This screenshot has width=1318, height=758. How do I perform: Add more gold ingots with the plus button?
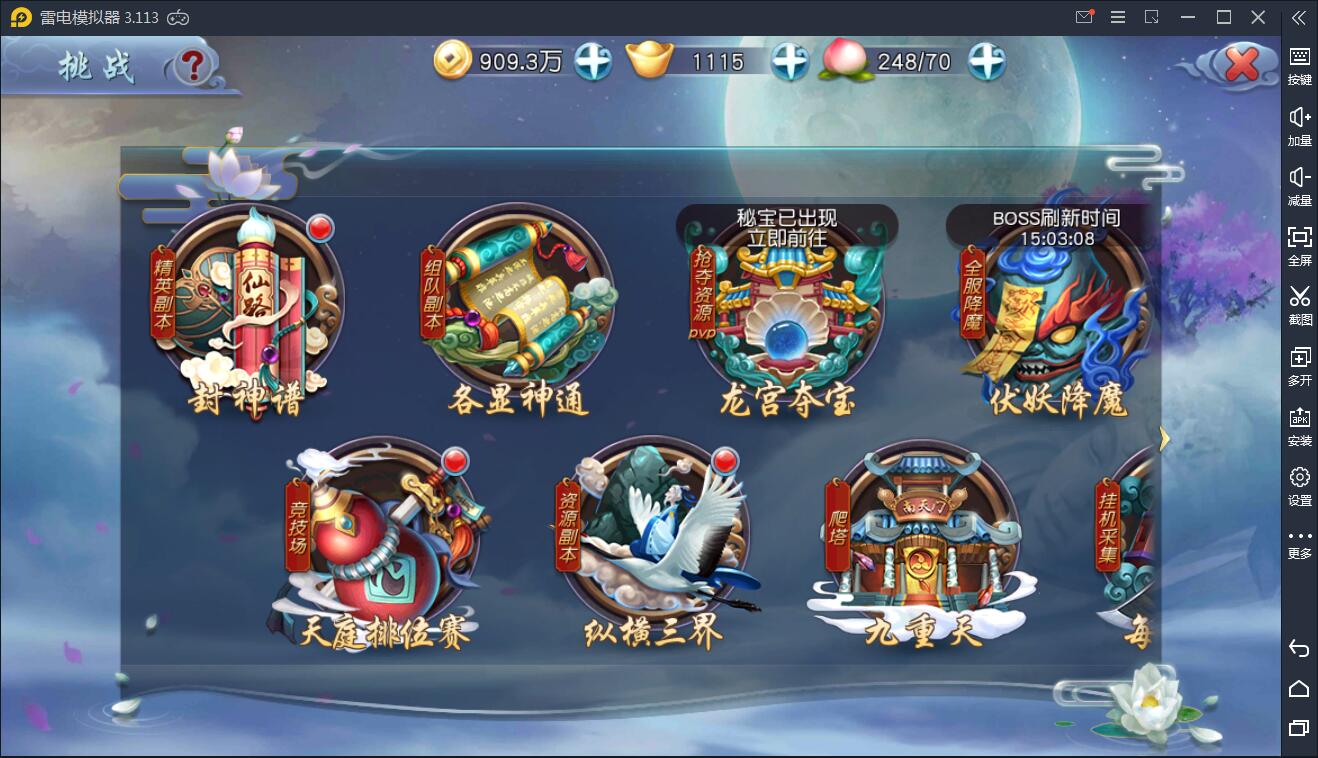coord(790,62)
